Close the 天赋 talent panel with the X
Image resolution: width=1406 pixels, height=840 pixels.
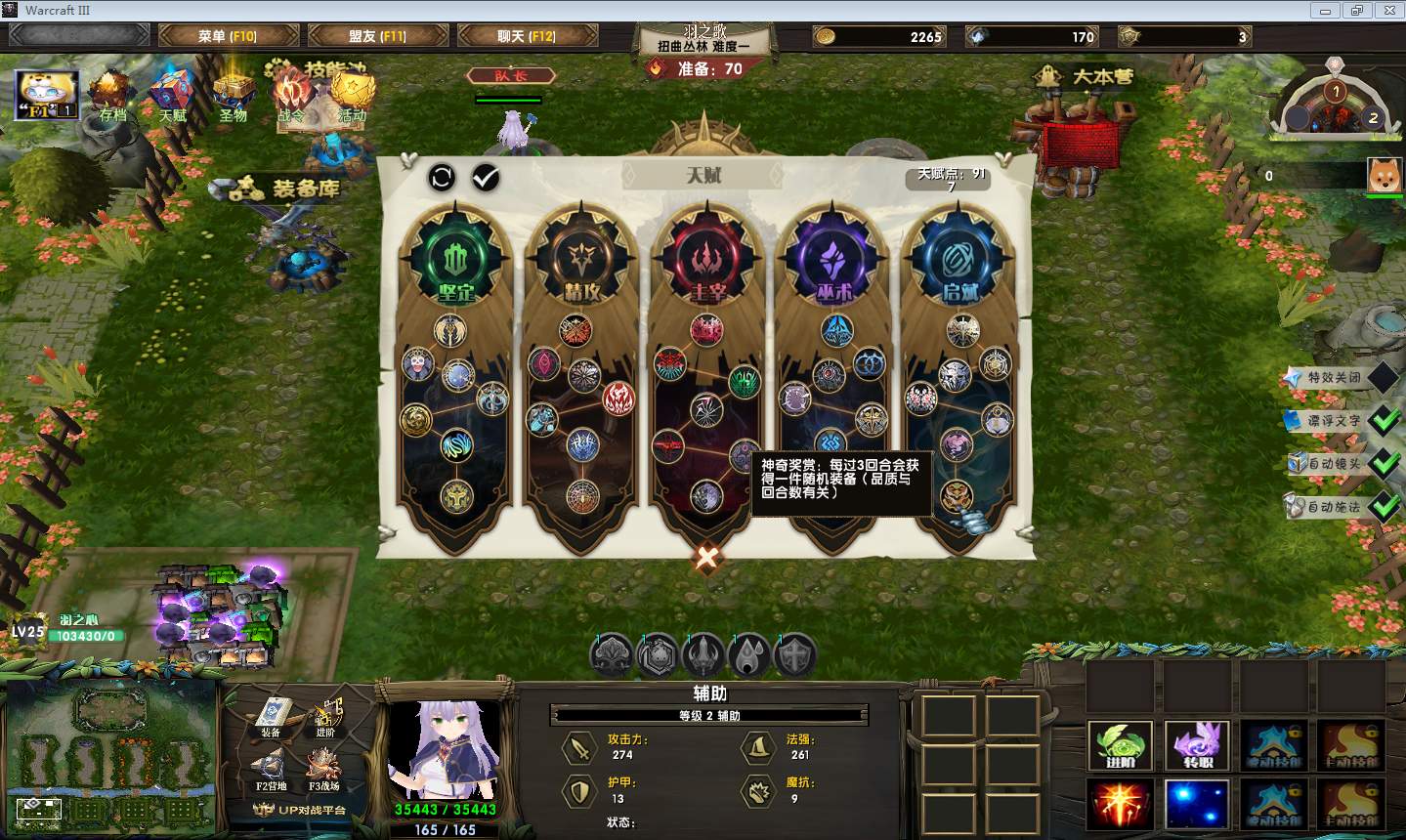pos(706,558)
